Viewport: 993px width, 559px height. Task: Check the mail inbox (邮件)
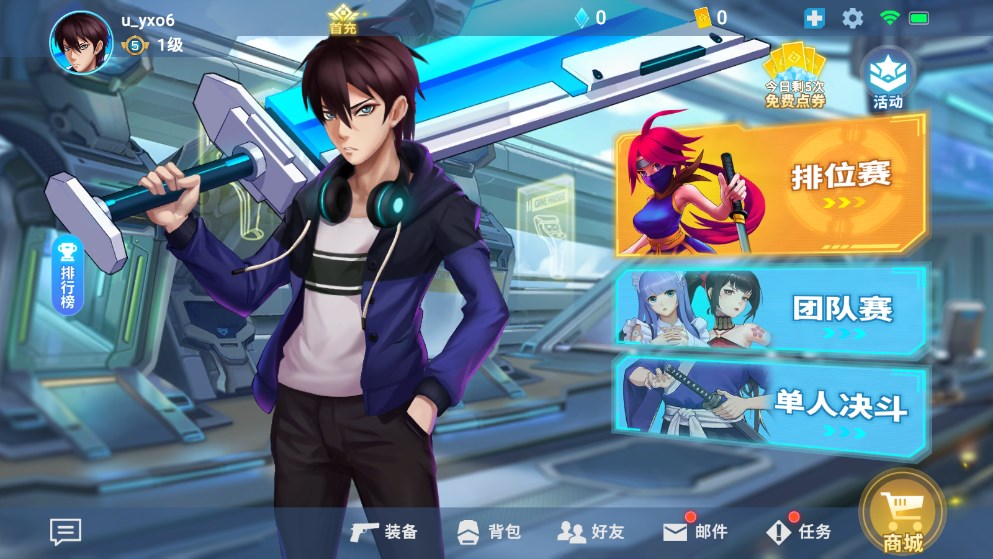click(x=695, y=531)
